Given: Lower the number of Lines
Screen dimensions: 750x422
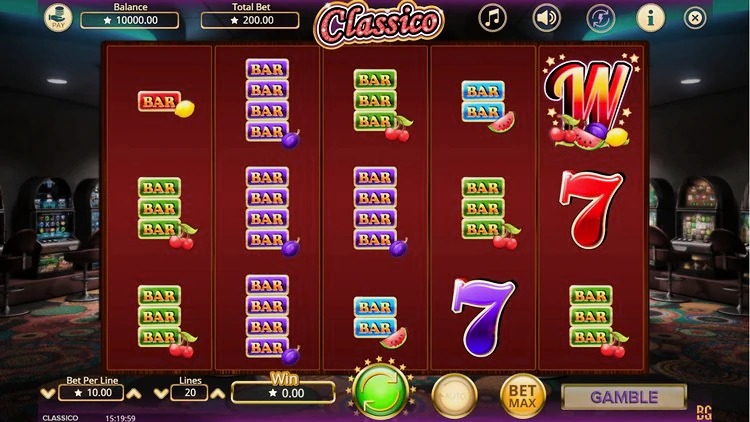Looking at the screenshot, I should (x=160, y=394).
